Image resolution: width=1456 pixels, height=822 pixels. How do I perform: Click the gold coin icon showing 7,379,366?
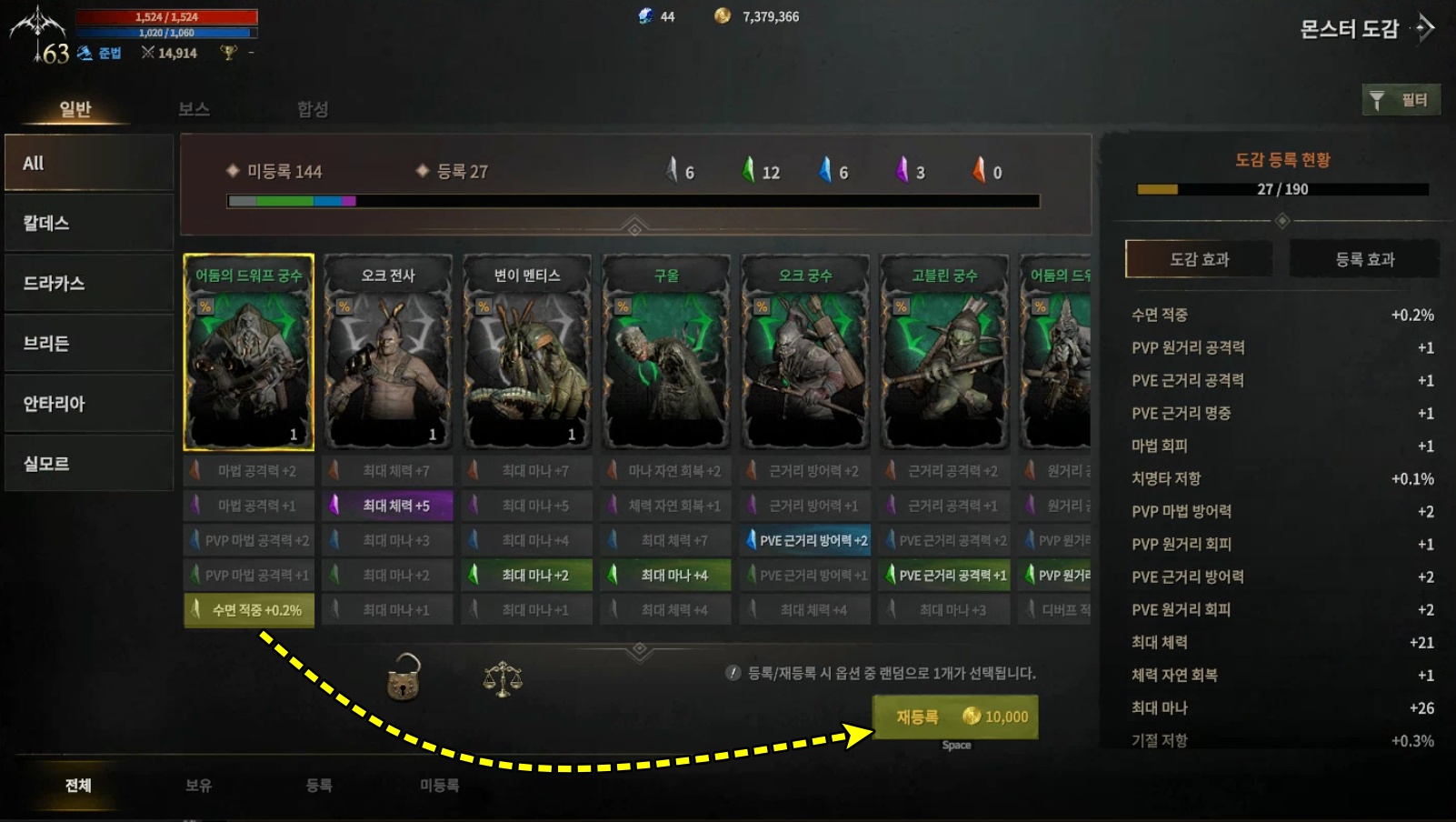click(x=721, y=15)
